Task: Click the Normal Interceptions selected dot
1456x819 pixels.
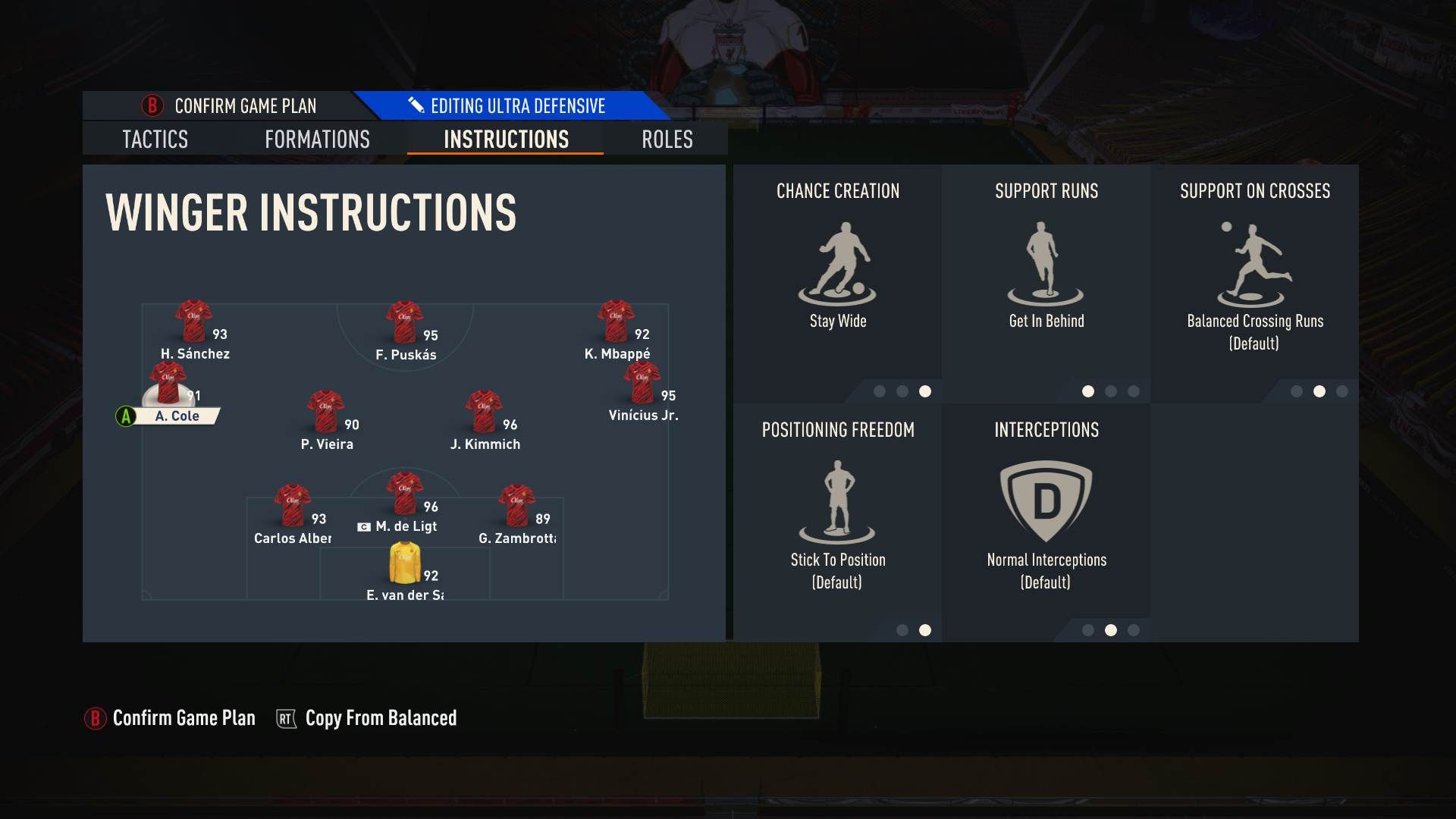Action: pos(1111,629)
